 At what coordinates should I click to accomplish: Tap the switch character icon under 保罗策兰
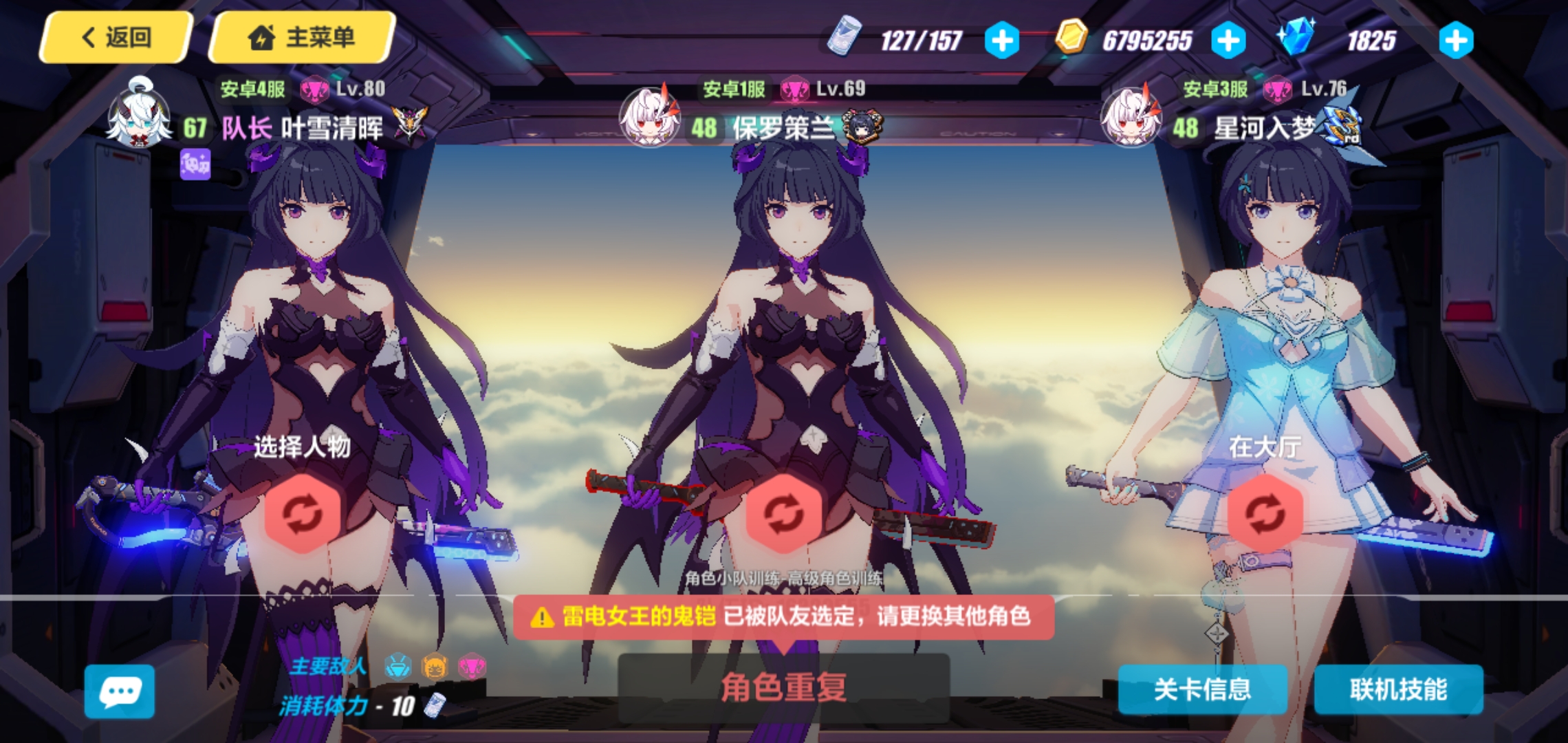coord(784,513)
